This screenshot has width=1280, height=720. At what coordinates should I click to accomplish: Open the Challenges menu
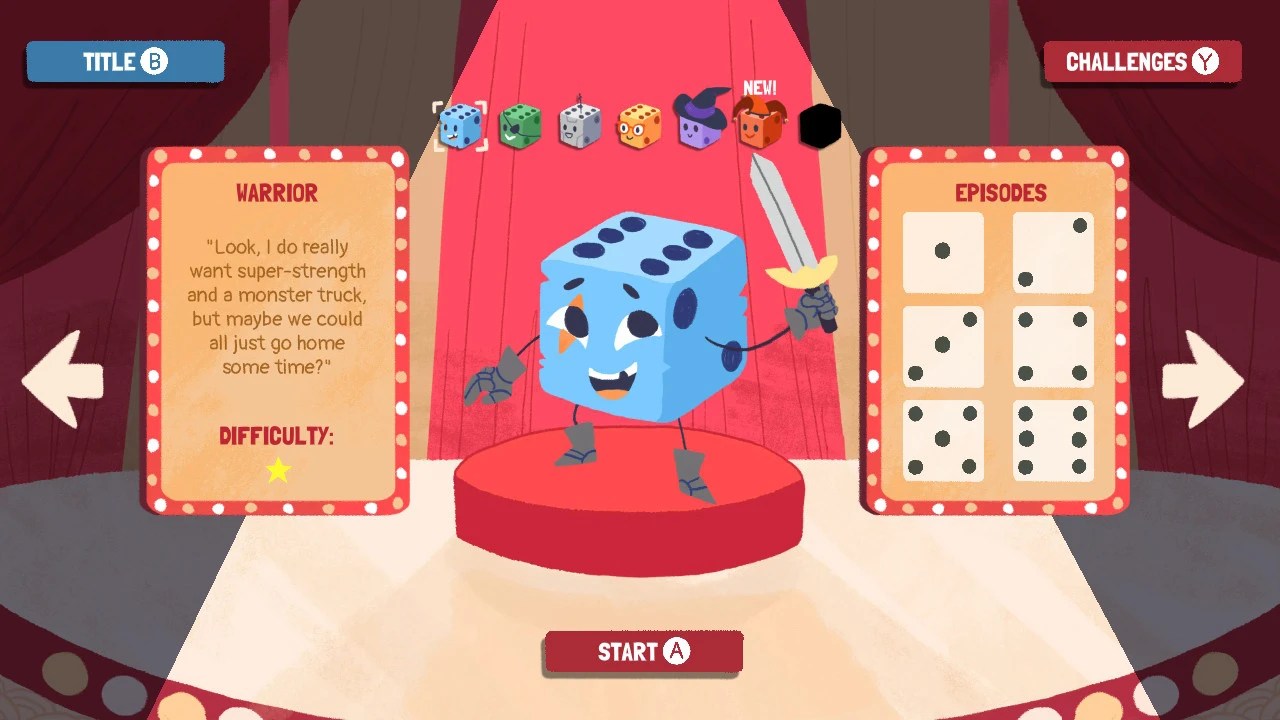[x=1141, y=61]
